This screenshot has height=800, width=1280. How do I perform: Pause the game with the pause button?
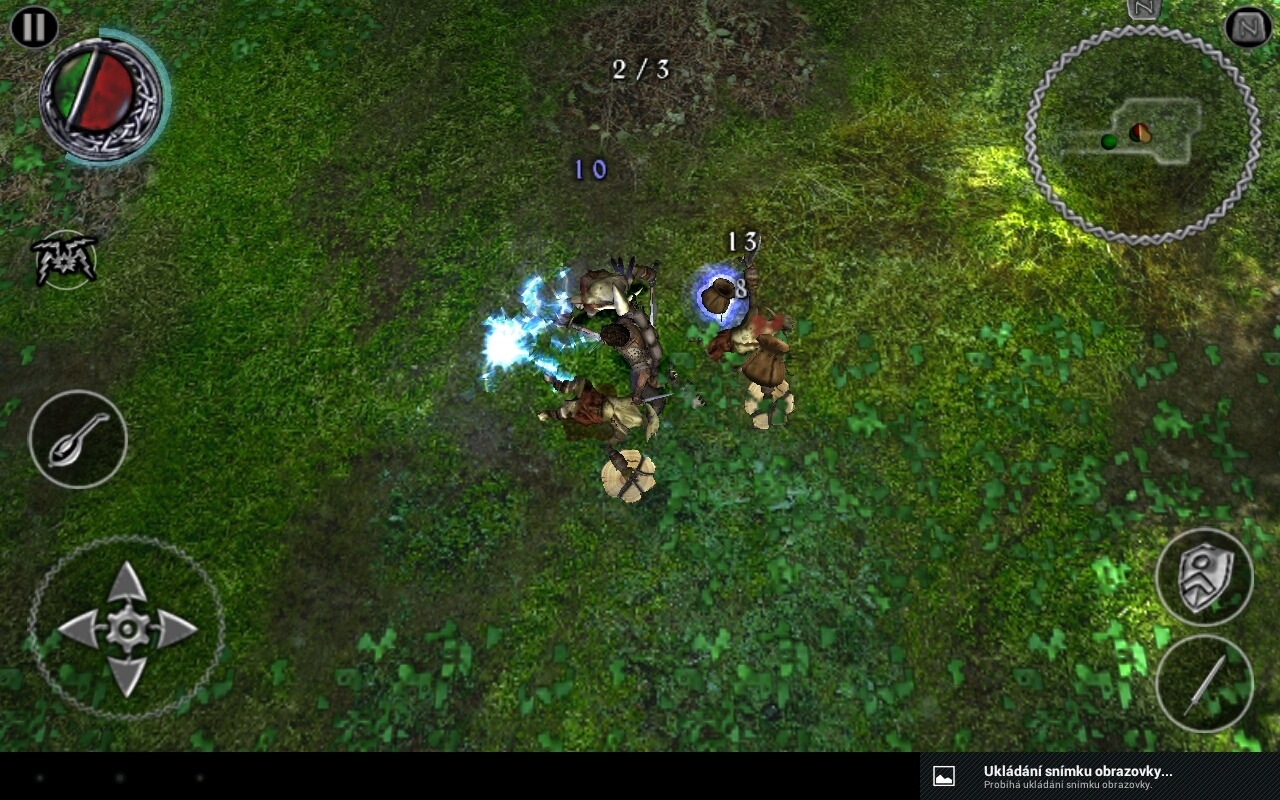(x=33, y=27)
